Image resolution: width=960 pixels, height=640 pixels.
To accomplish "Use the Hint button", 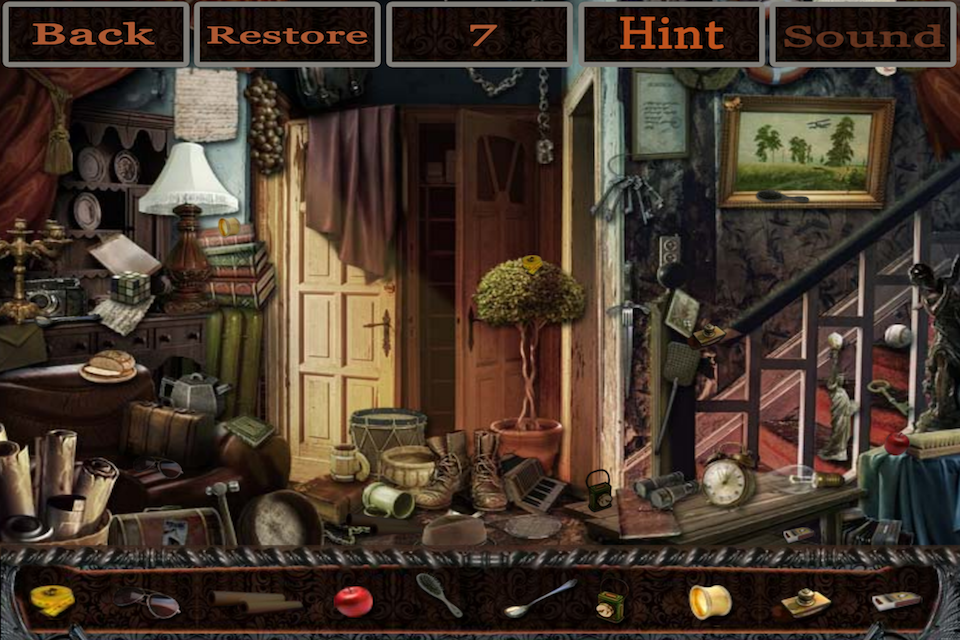I will [x=672, y=34].
